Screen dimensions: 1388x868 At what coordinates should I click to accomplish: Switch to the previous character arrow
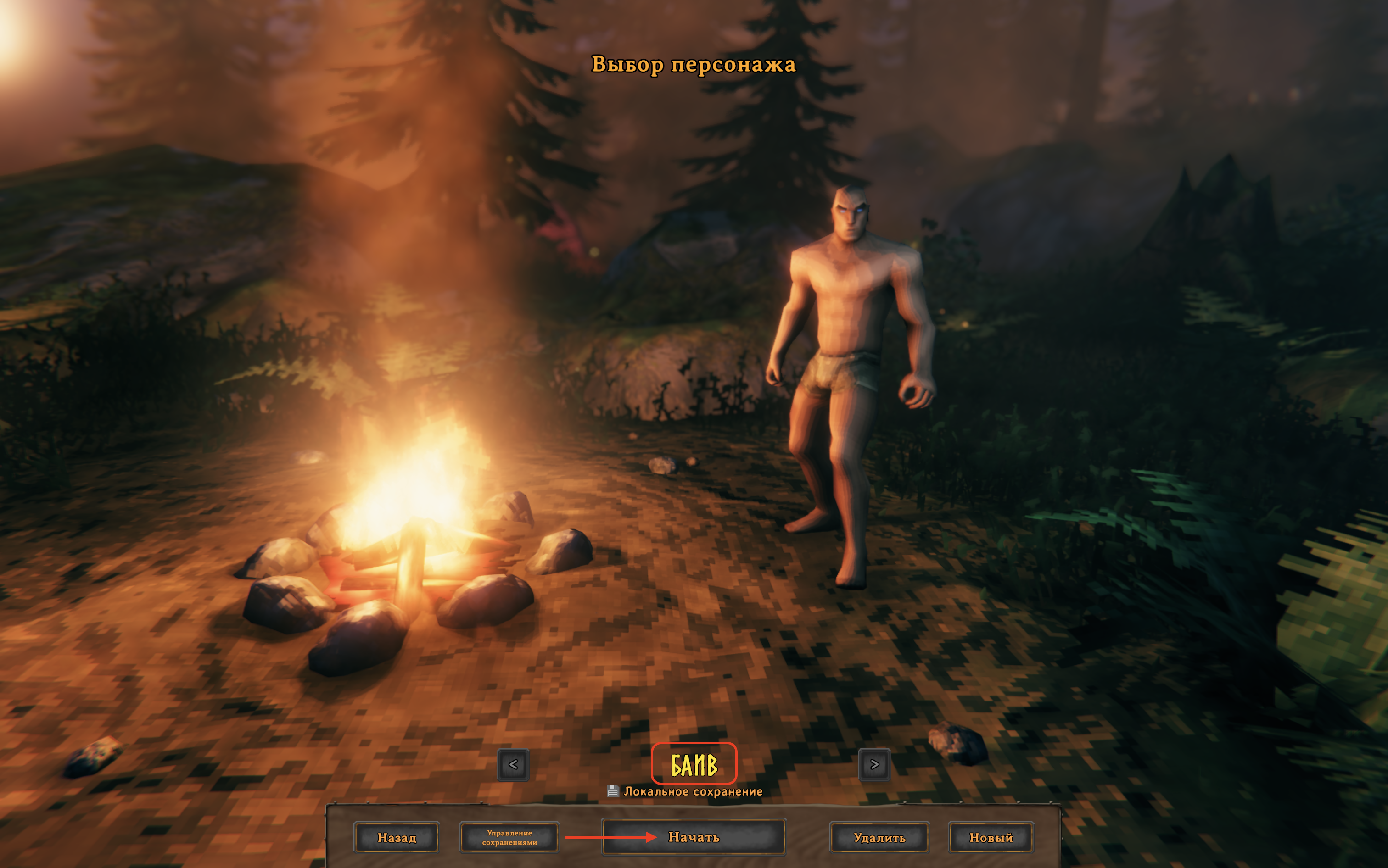513,765
